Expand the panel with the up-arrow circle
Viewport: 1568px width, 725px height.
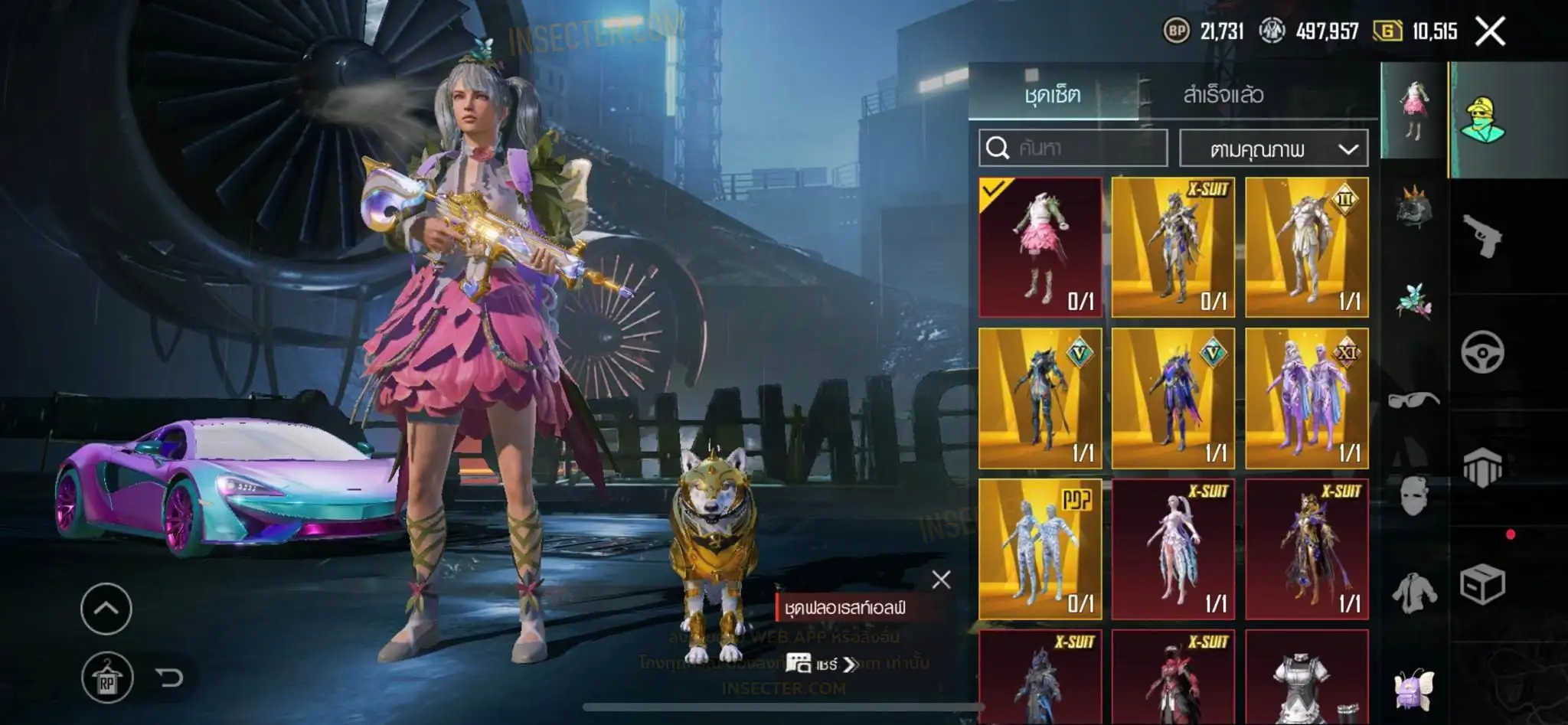[106, 609]
